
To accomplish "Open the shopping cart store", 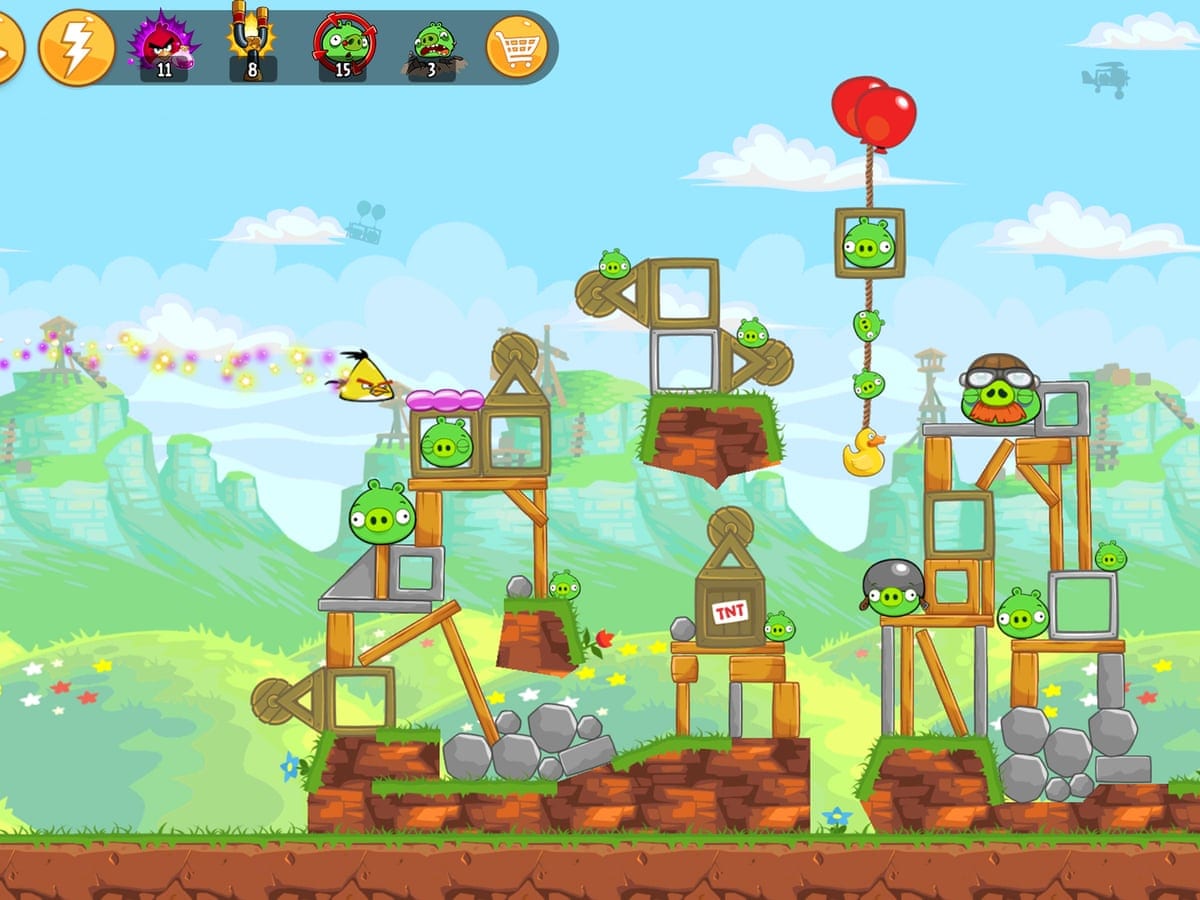I will coord(517,47).
